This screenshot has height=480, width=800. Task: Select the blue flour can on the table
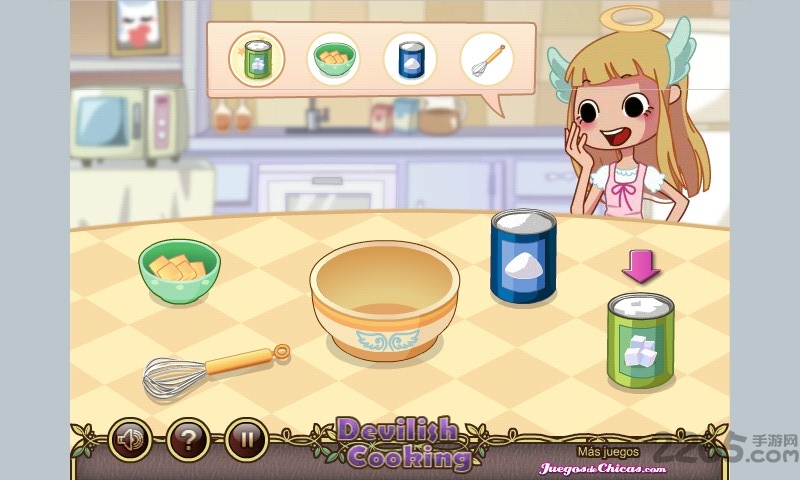point(523,256)
